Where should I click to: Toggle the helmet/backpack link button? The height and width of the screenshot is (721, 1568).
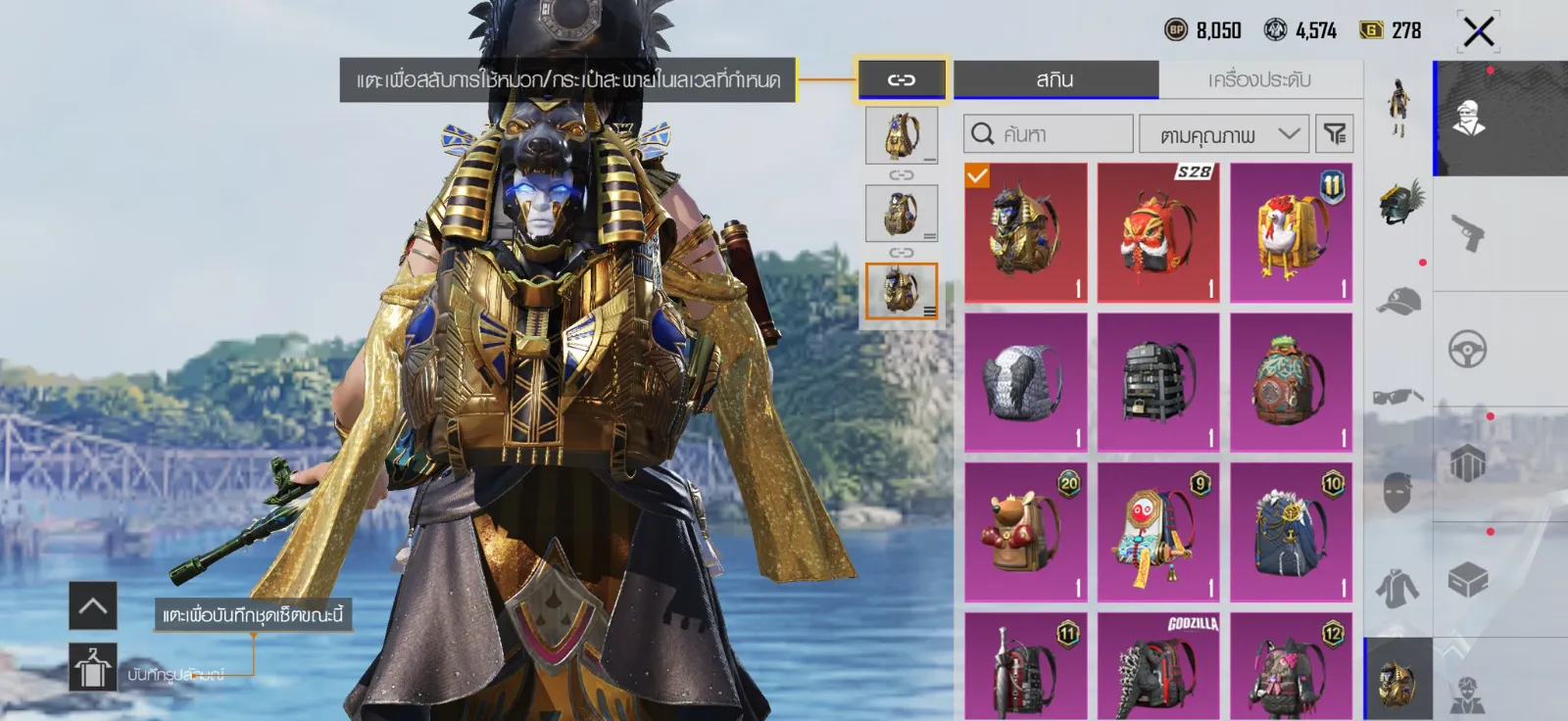point(902,79)
